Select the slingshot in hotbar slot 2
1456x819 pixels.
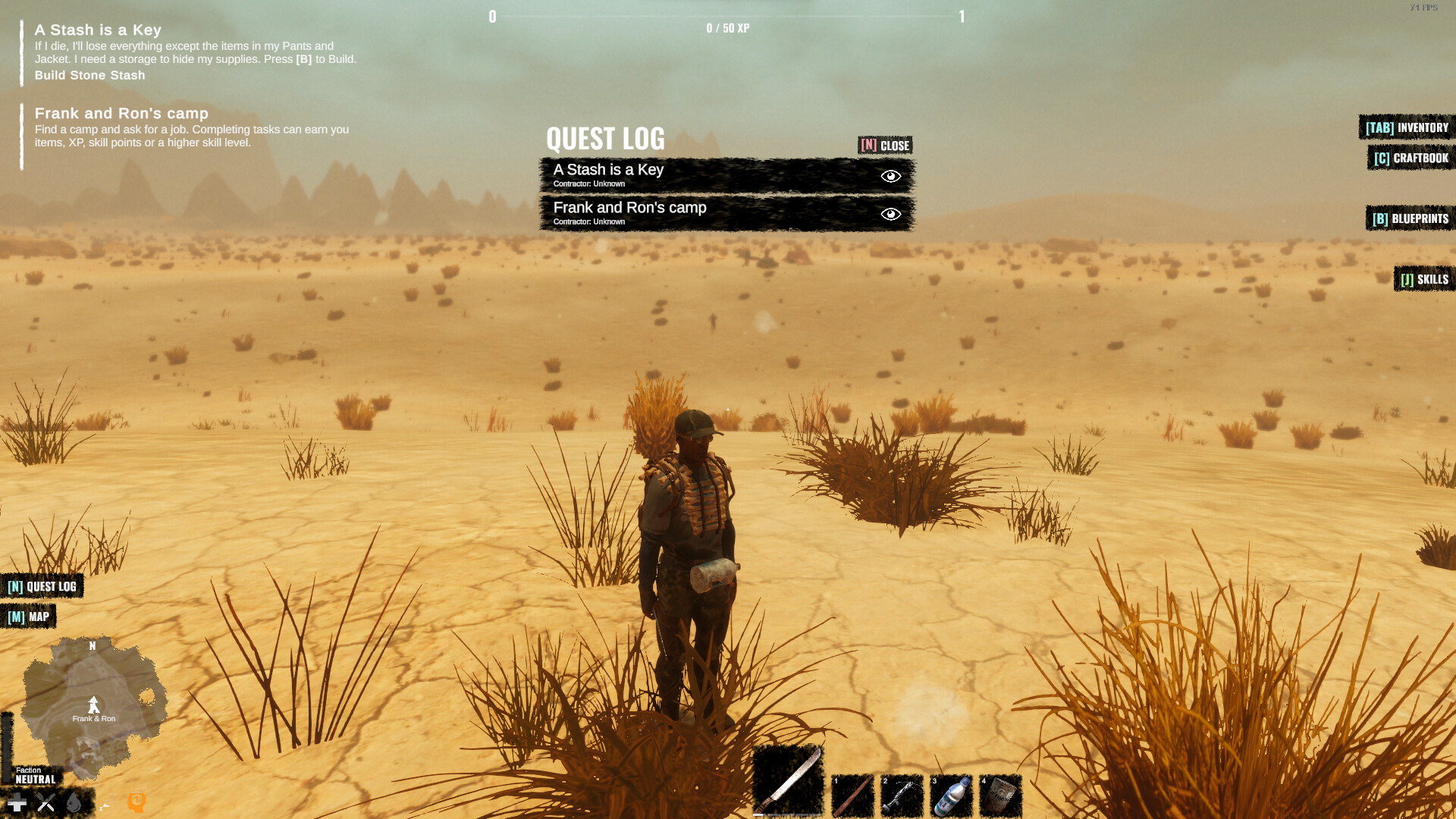pyautogui.click(x=904, y=795)
